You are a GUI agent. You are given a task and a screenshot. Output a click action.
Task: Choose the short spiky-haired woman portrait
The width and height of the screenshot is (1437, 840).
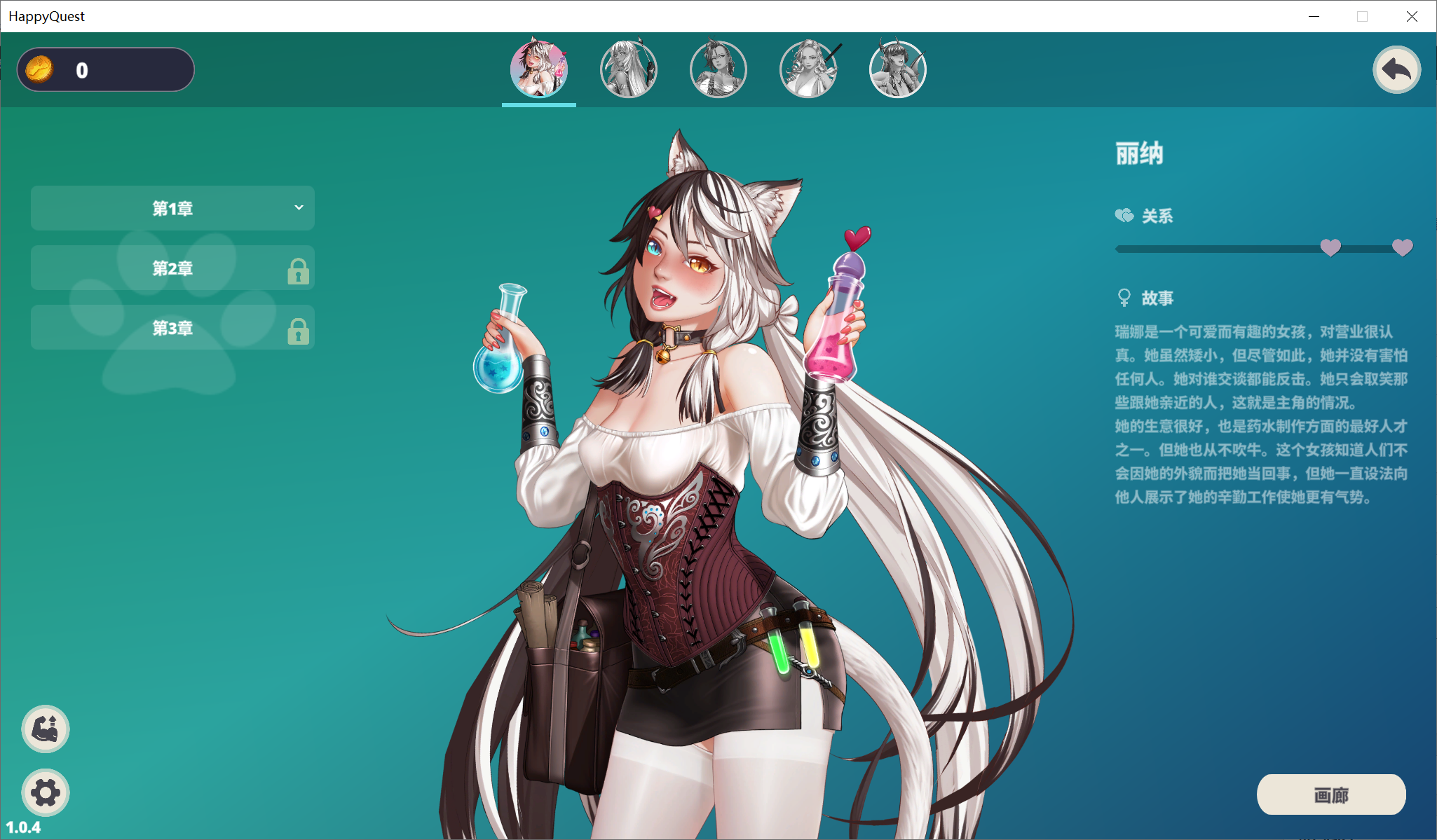[x=718, y=69]
